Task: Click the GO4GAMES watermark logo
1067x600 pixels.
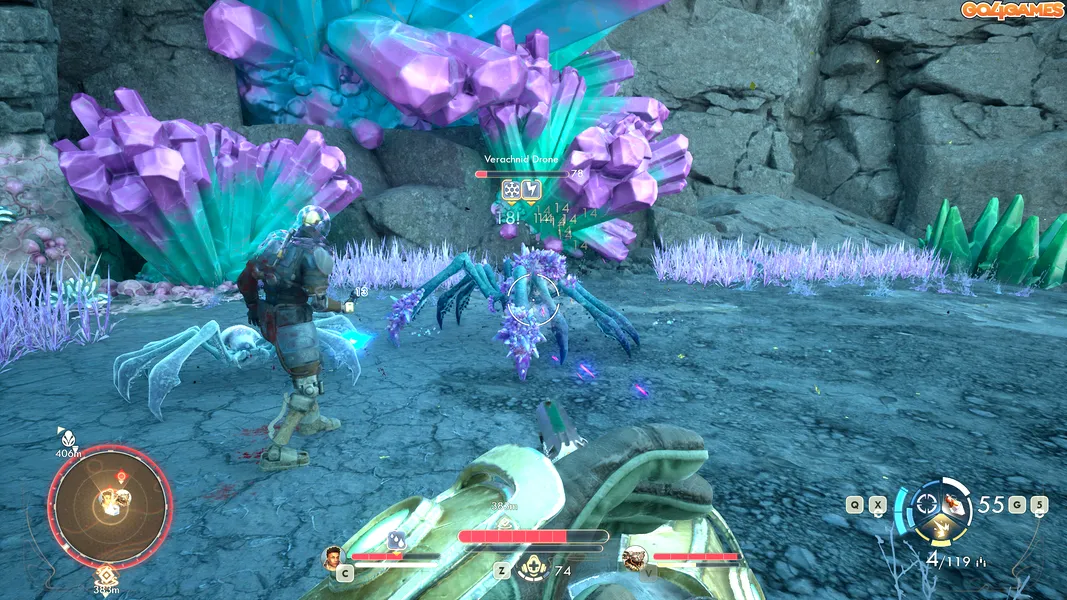Action: pos(1012,10)
